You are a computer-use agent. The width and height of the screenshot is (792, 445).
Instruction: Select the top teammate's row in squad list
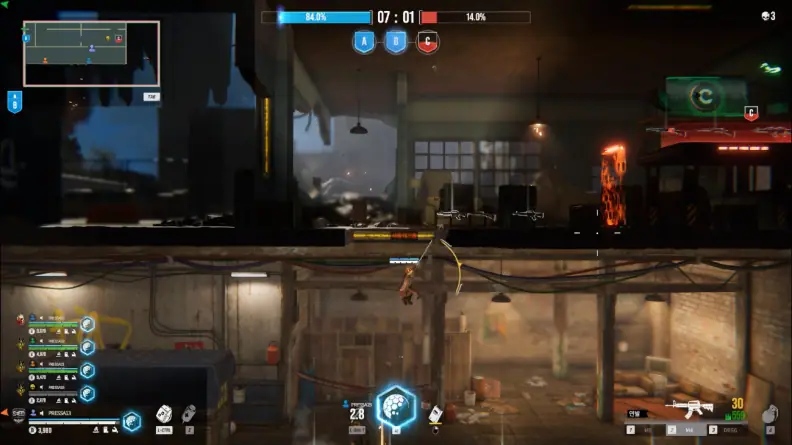click(55, 324)
